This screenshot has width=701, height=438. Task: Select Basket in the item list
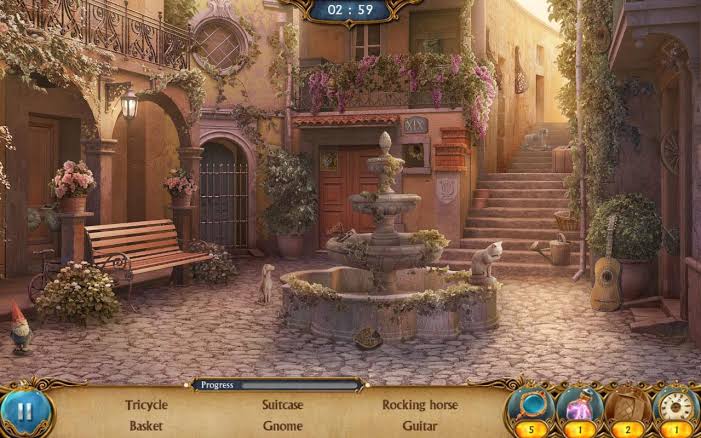146,425
